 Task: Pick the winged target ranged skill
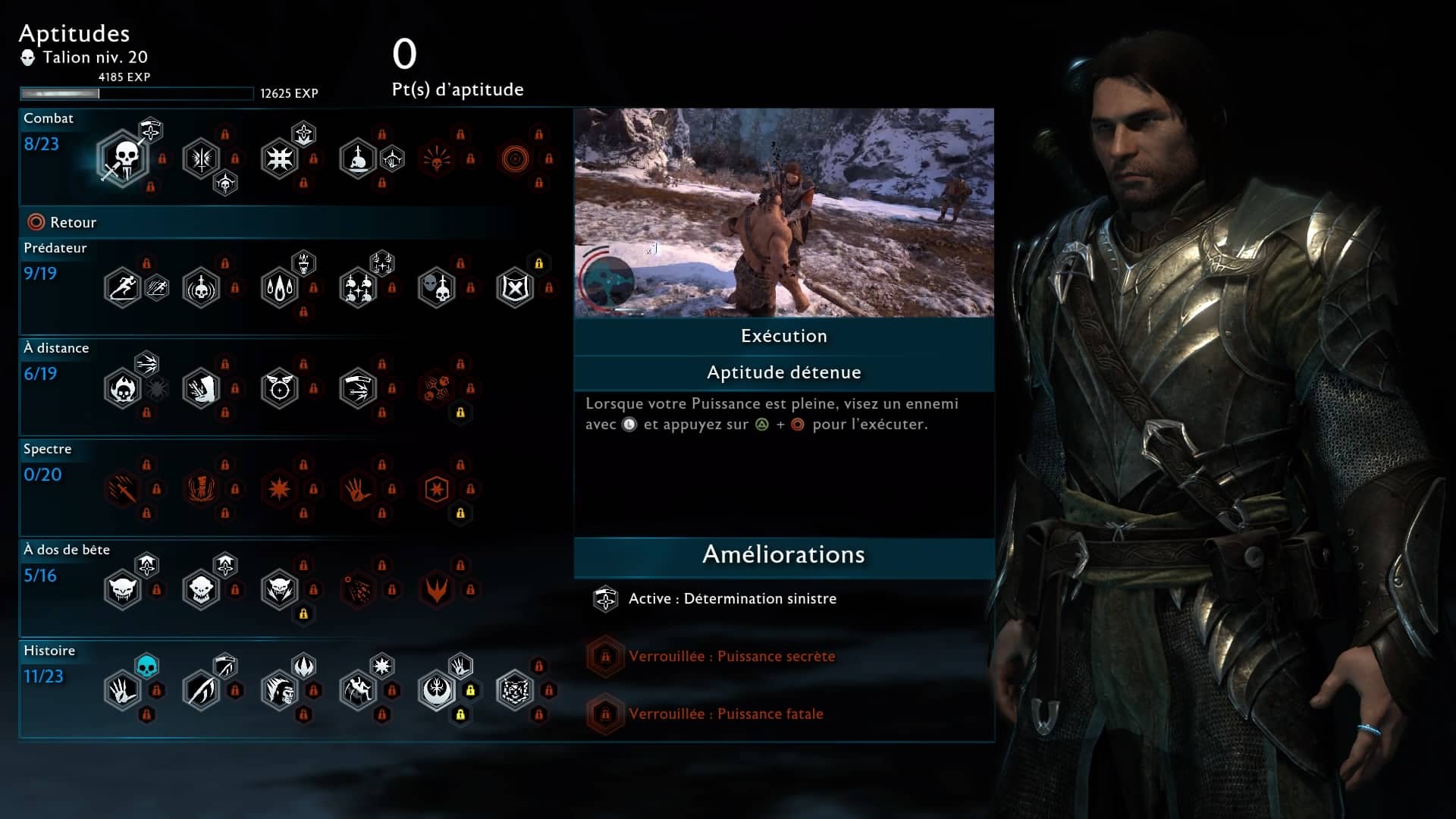[x=280, y=389]
